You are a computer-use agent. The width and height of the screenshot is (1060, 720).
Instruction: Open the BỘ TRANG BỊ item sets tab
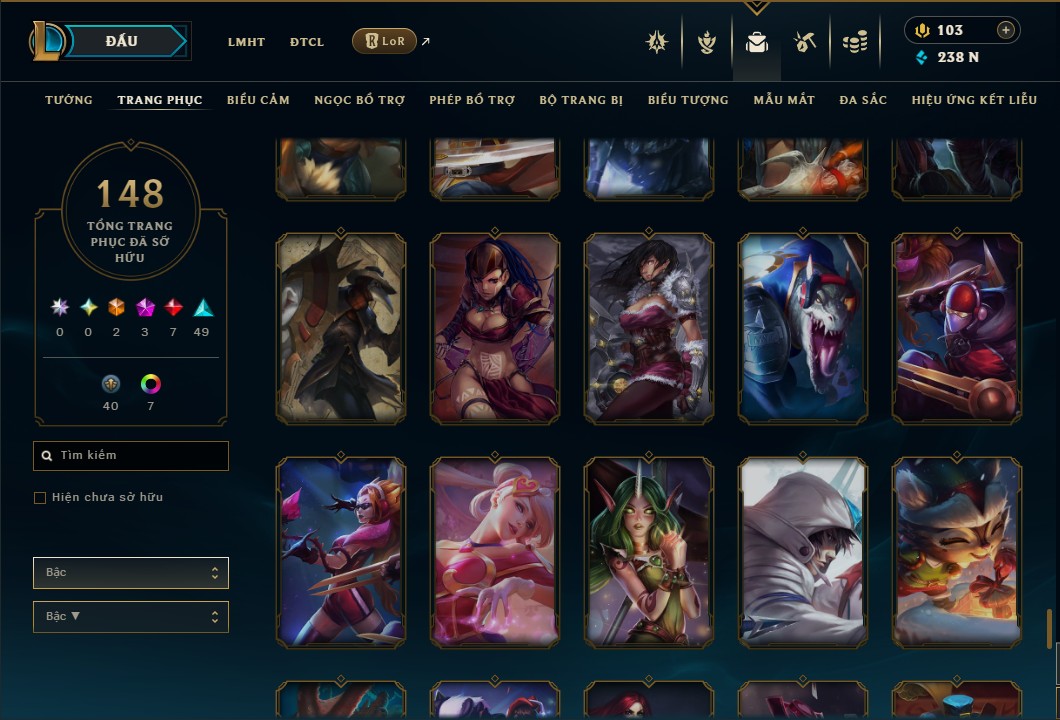pyautogui.click(x=581, y=100)
